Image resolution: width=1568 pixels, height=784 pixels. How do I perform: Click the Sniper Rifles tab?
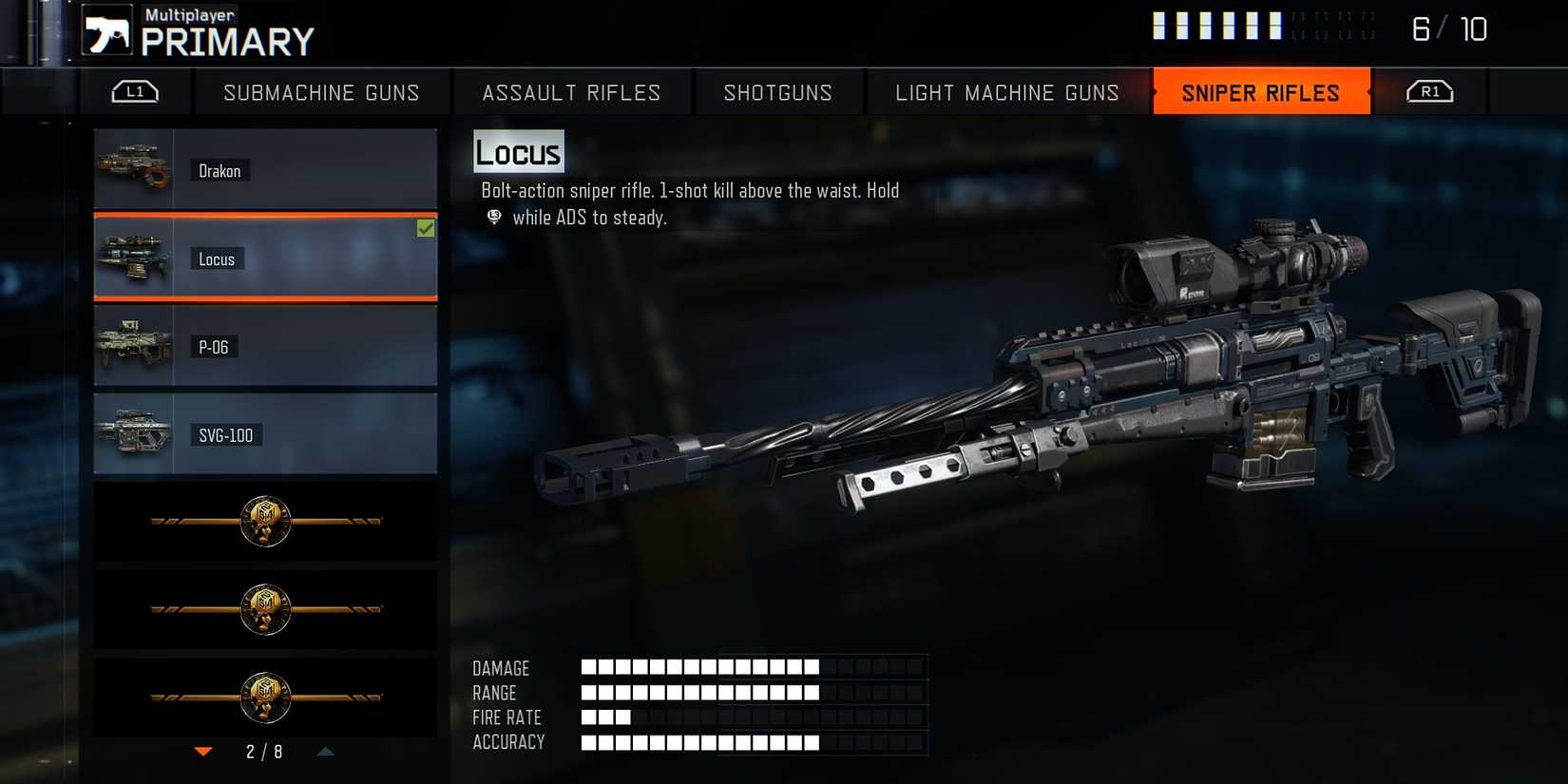(x=1260, y=92)
